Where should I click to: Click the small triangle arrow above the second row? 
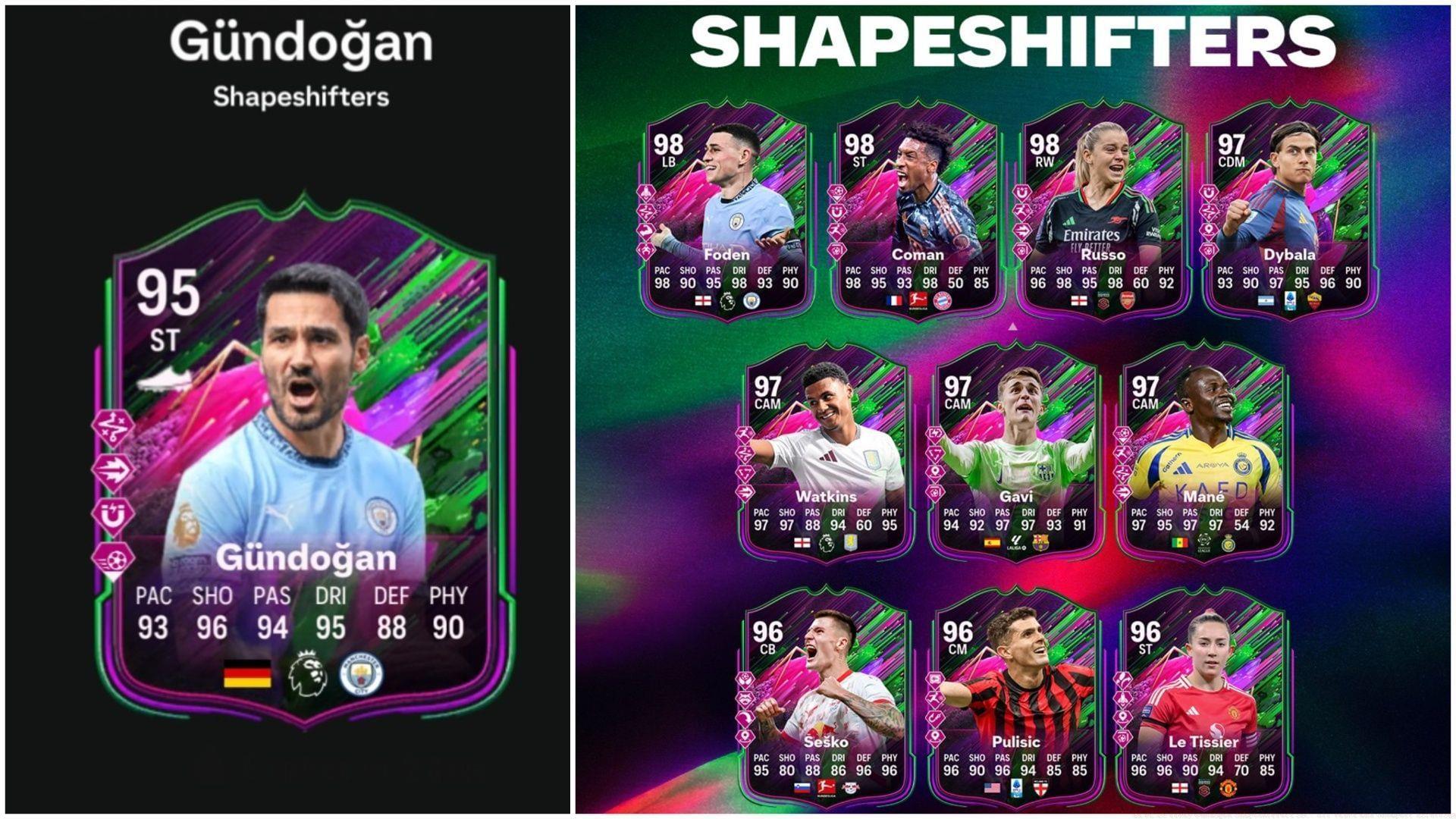point(1012,326)
